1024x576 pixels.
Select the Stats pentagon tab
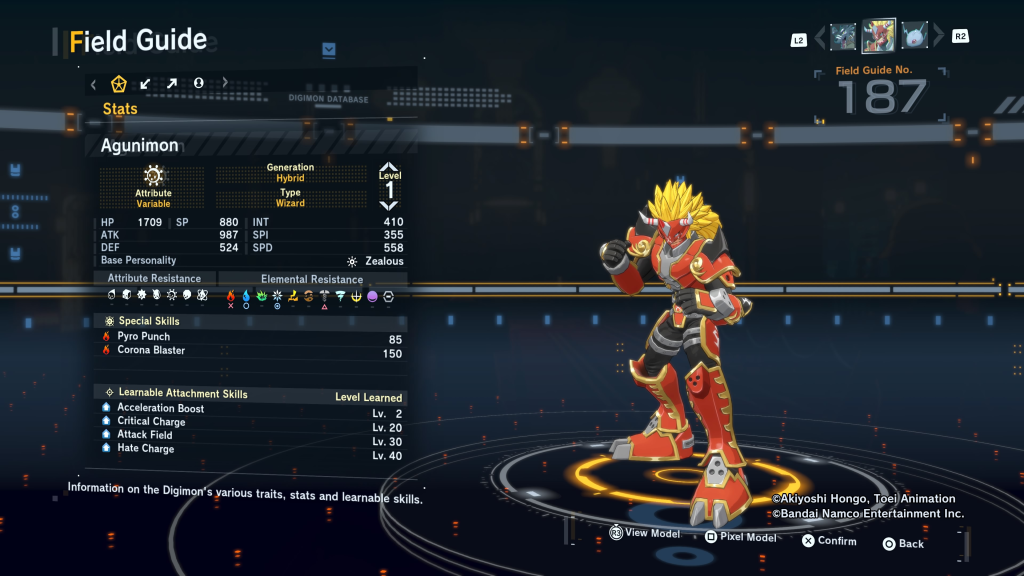pos(119,83)
